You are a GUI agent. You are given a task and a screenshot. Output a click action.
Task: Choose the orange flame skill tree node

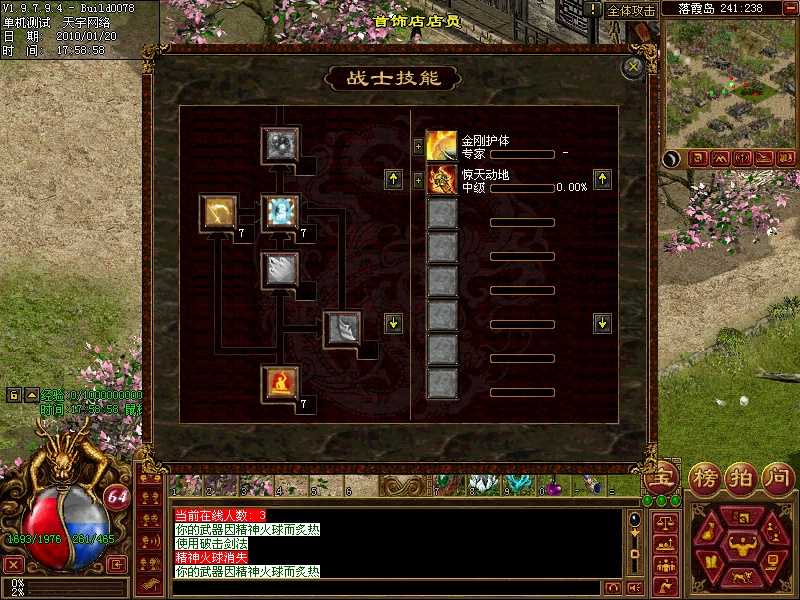coord(279,382)
